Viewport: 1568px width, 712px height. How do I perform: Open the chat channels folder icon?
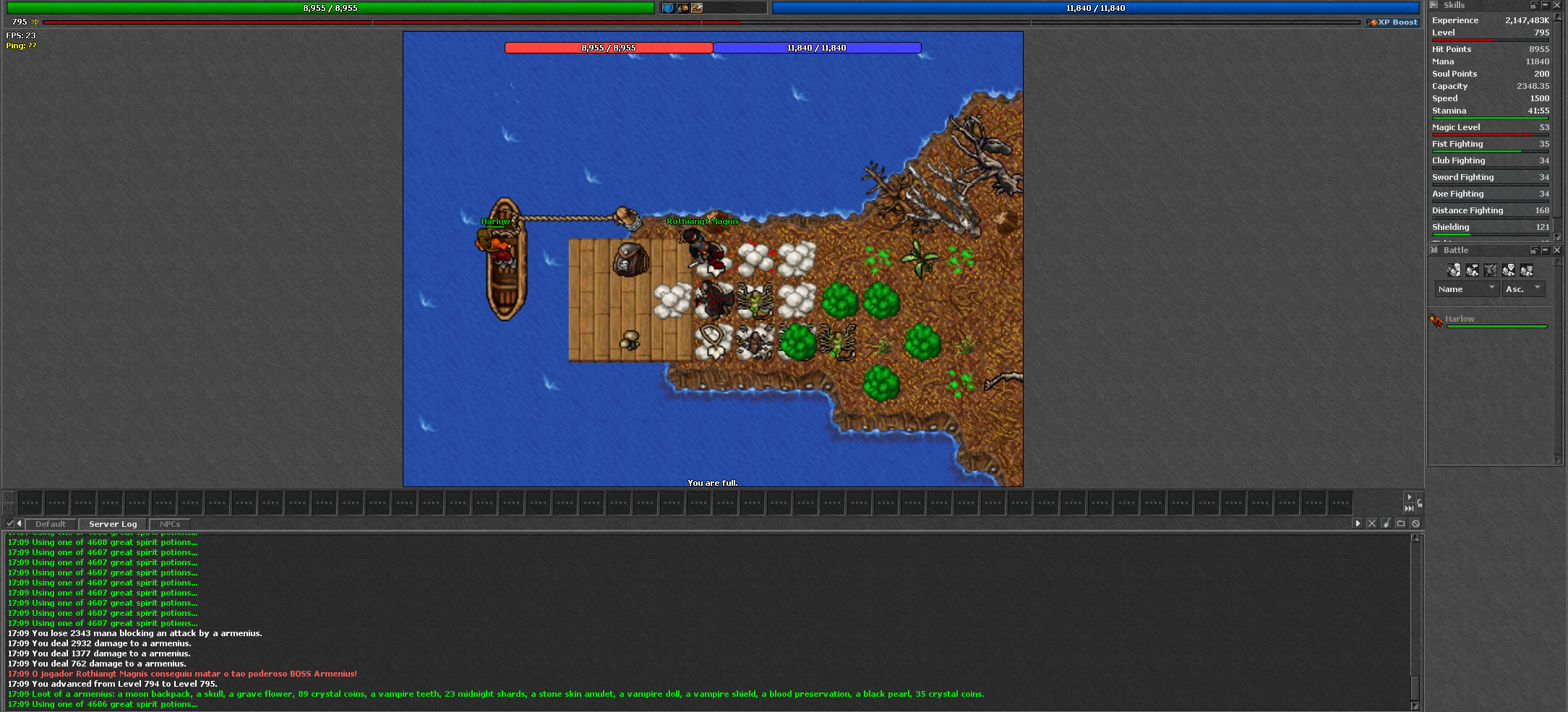pos(1401,523)
